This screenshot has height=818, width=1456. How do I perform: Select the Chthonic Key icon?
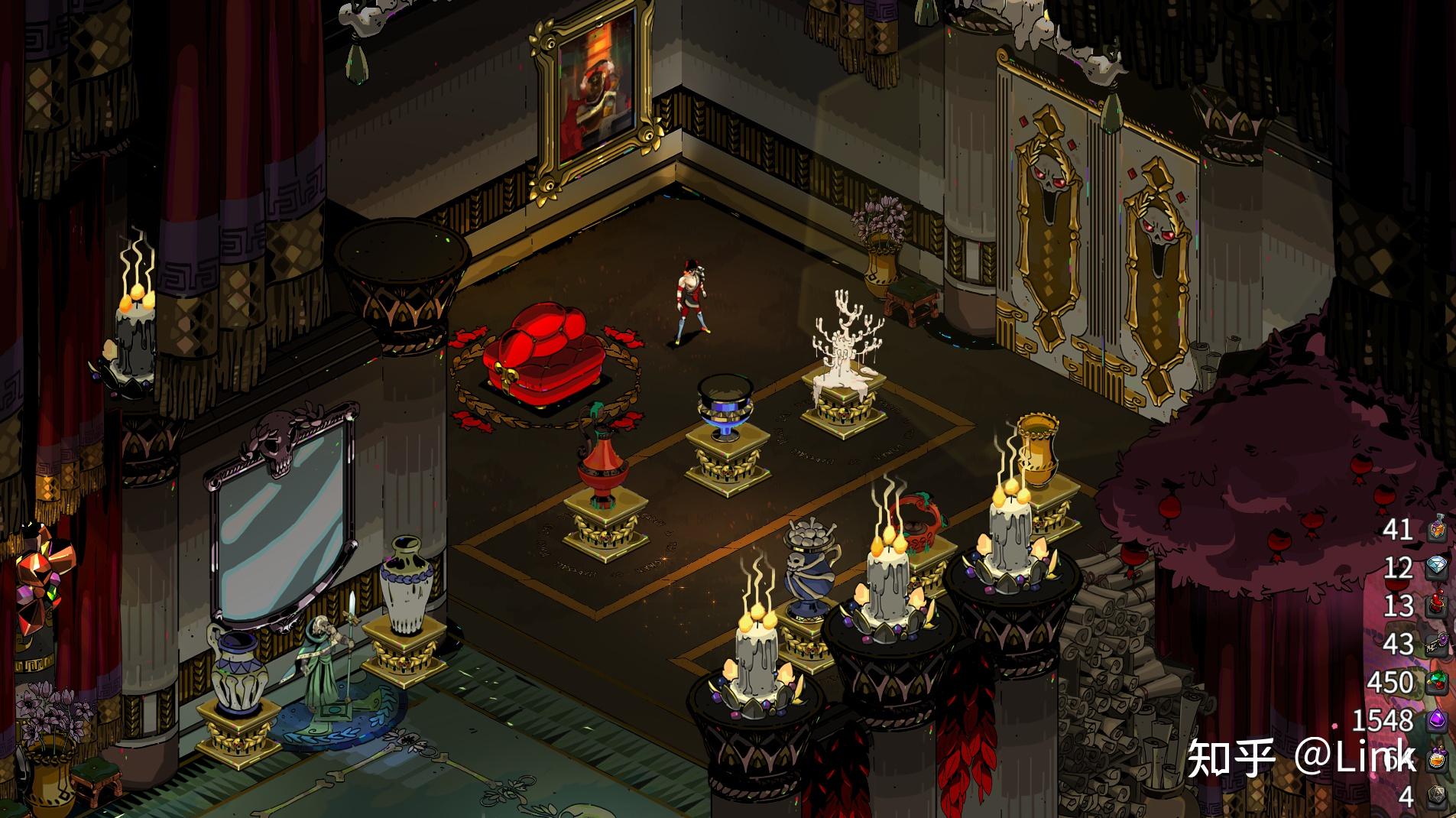(x=1437, y=644)
